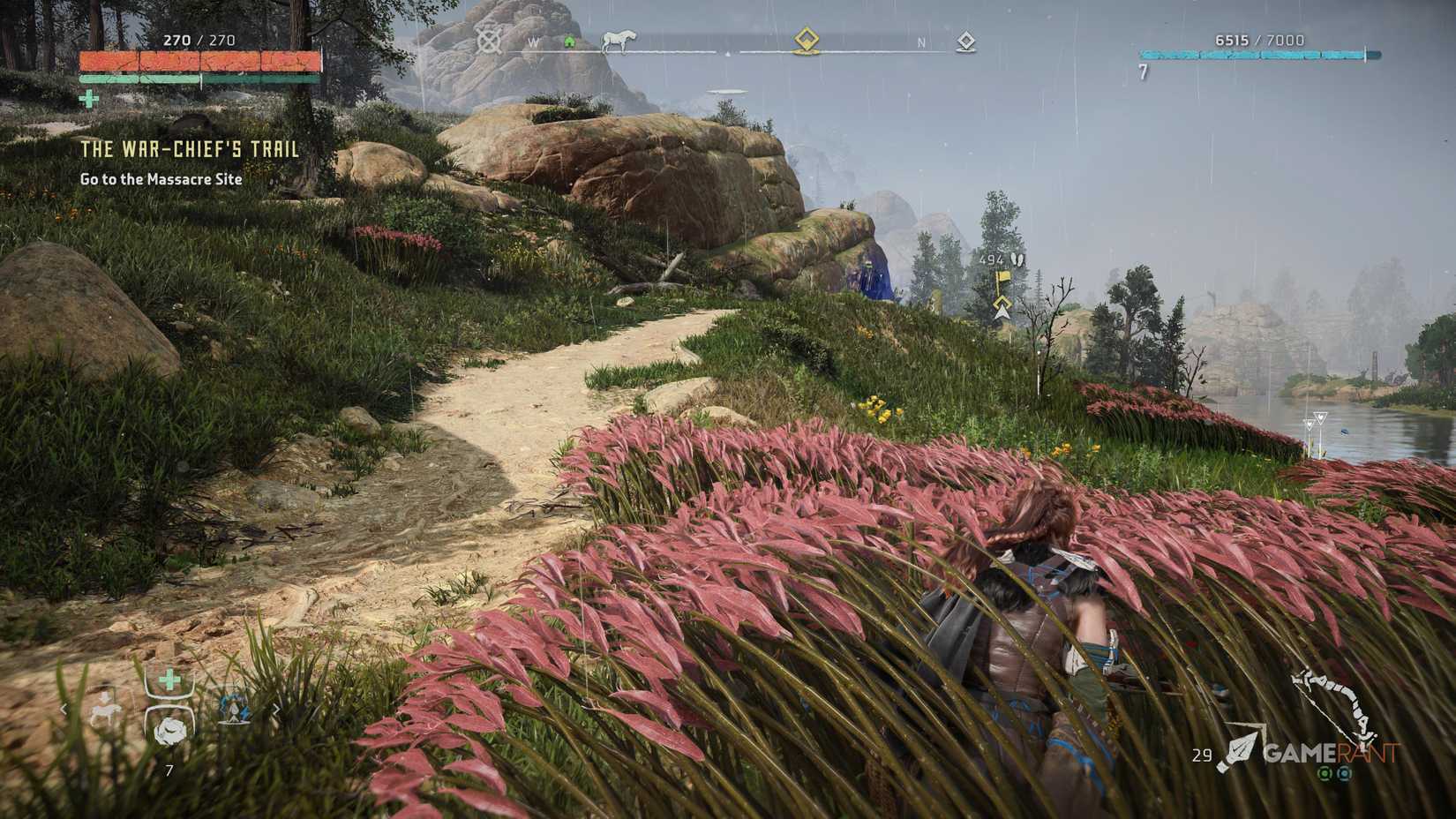Toggle the blue ammo indicator circle
This screenshot has width=1456, height=819.
click(x=1344, y=775)
